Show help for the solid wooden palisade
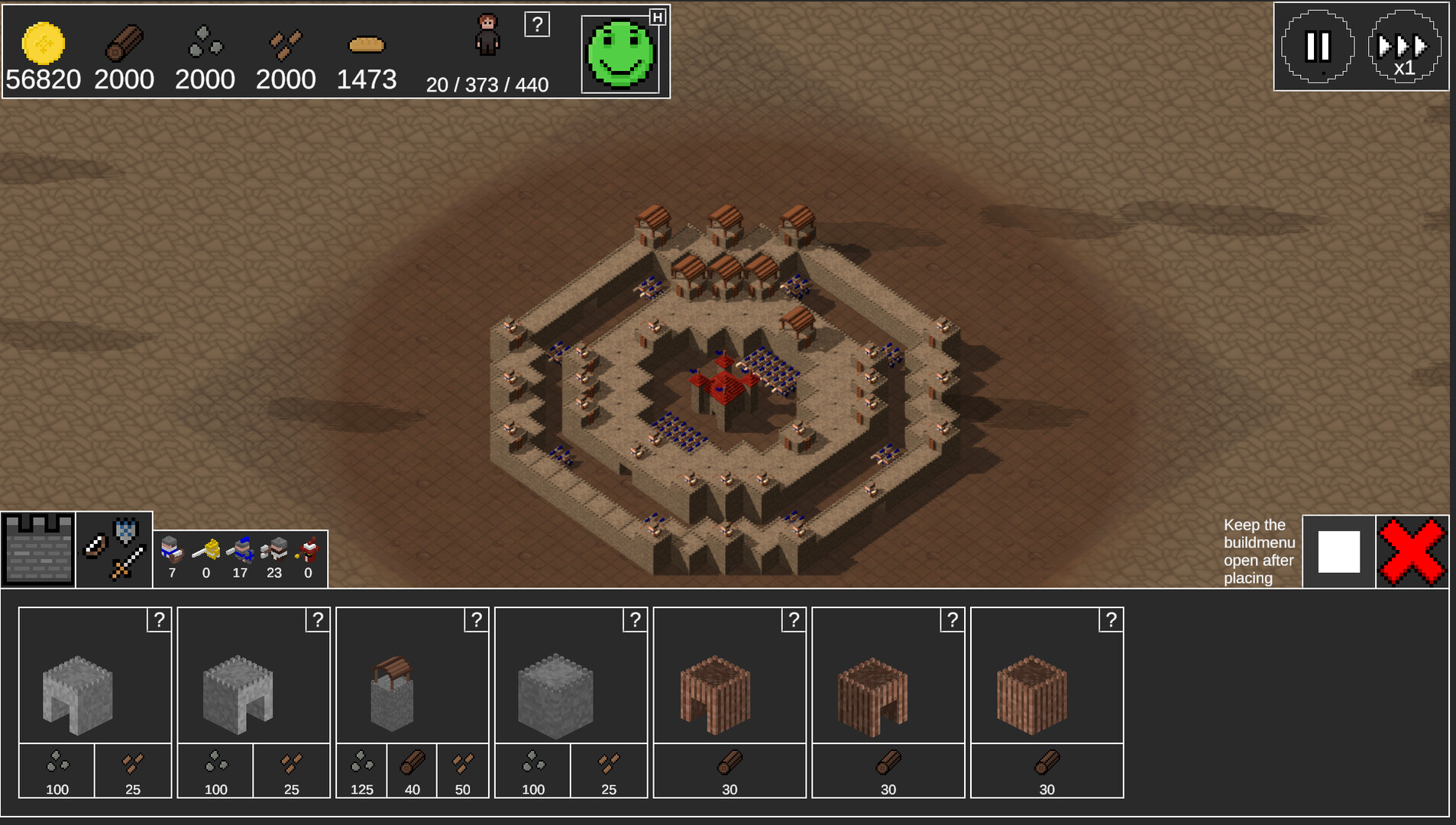Image resolution: width=1456 pixels, height=825 pixels. click(x=1111, y=620)
